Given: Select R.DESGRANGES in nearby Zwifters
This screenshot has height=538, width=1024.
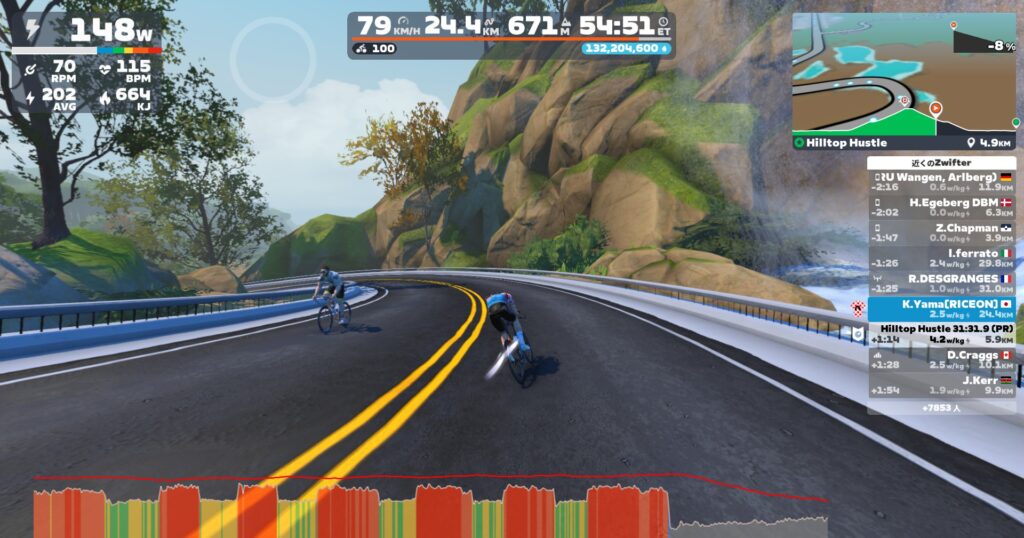Looking at the screenshot, I should point(941,283).
